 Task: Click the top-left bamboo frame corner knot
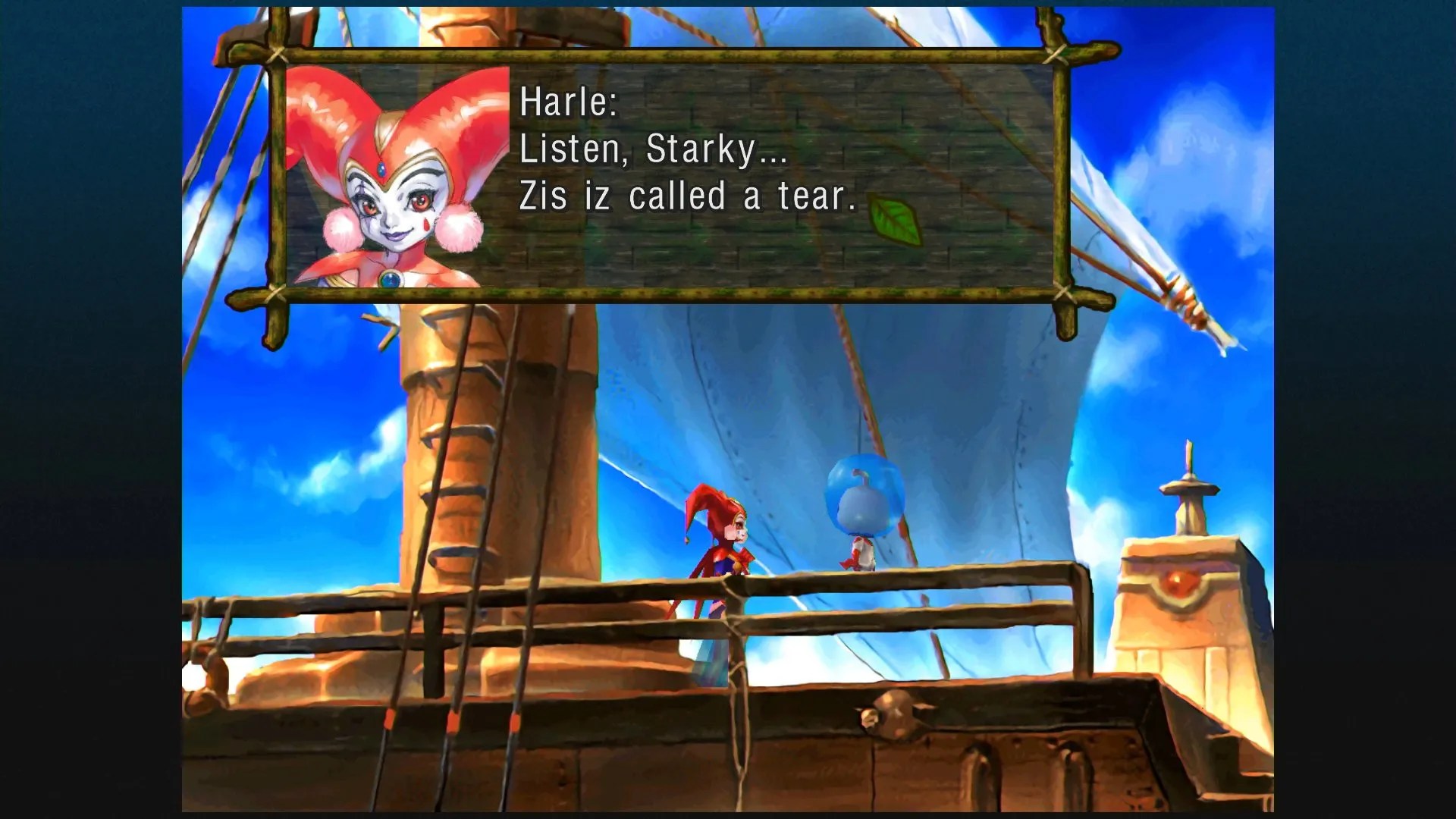(277, 53)
